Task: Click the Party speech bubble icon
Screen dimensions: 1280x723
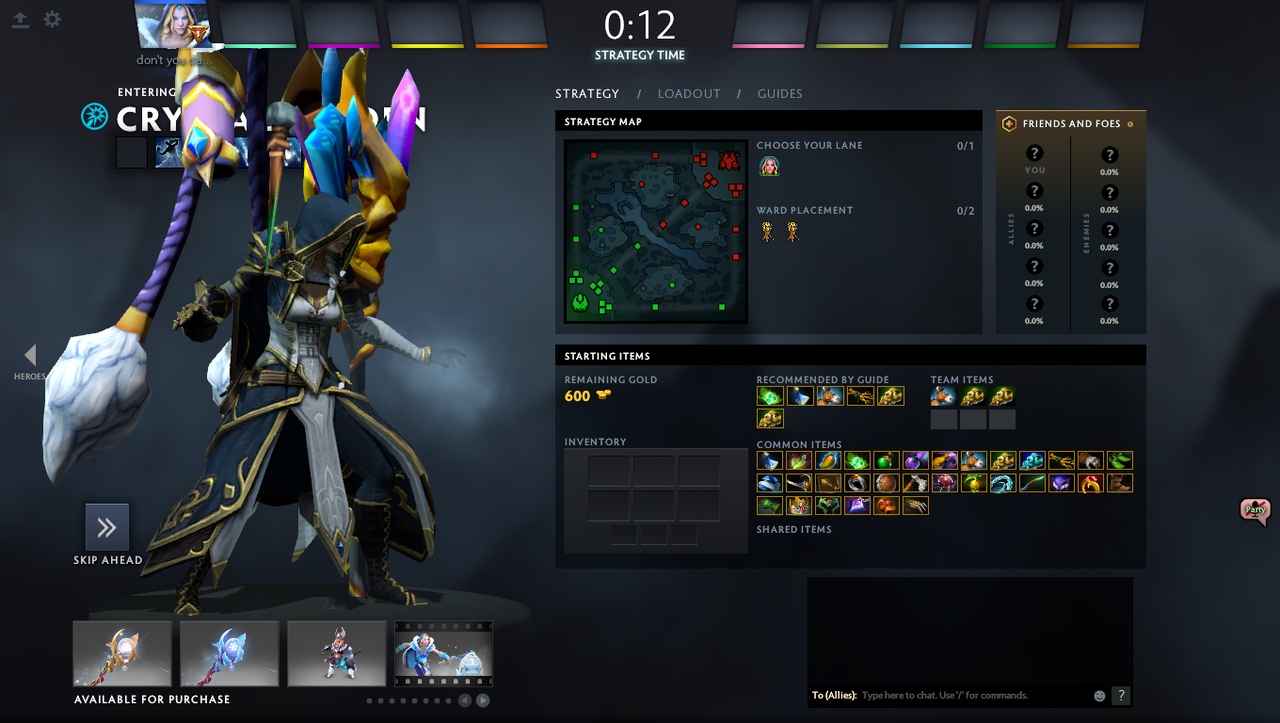Action: [x=1255, y=510]
